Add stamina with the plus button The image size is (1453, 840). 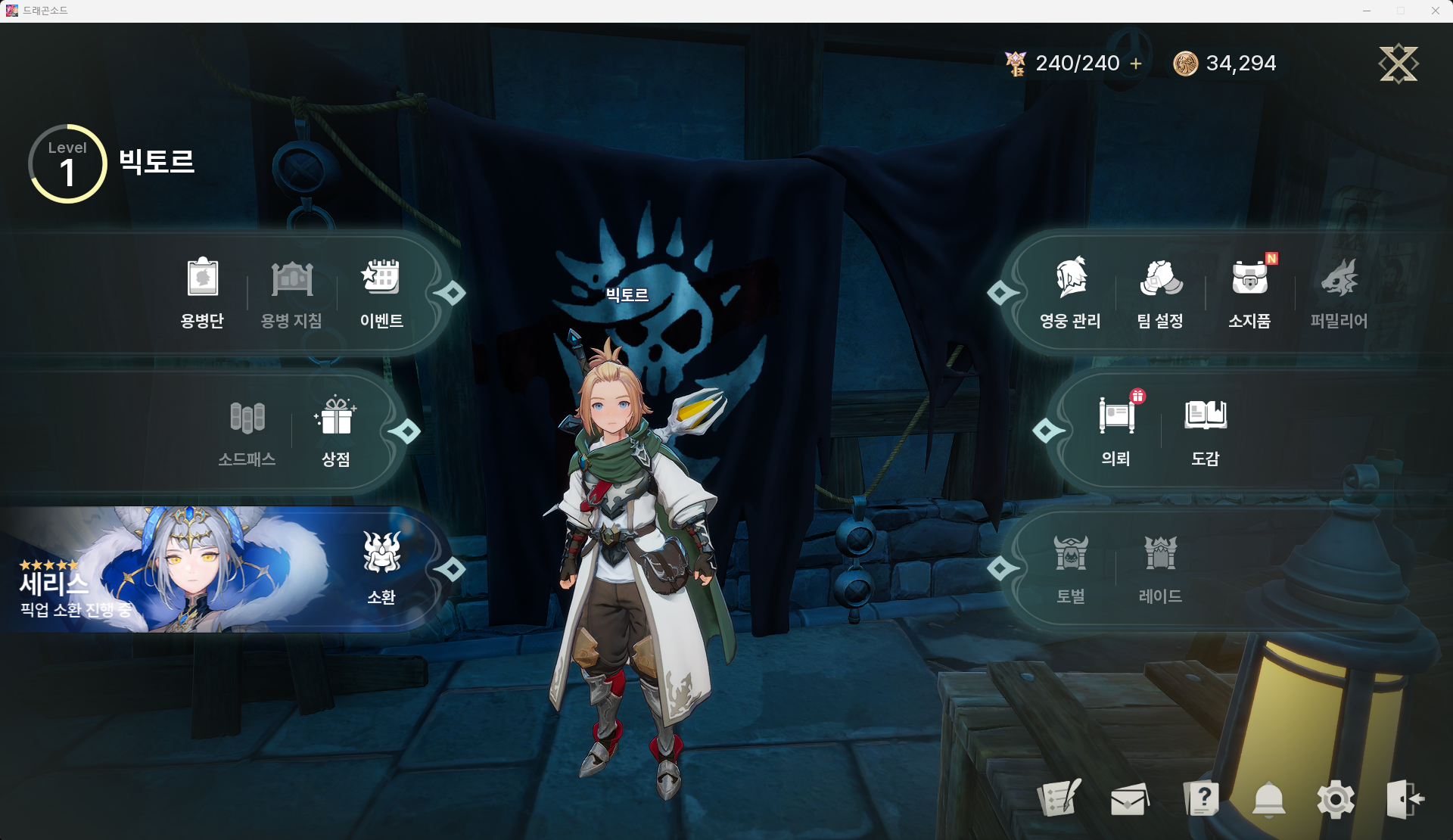[x=1136, y=64]
